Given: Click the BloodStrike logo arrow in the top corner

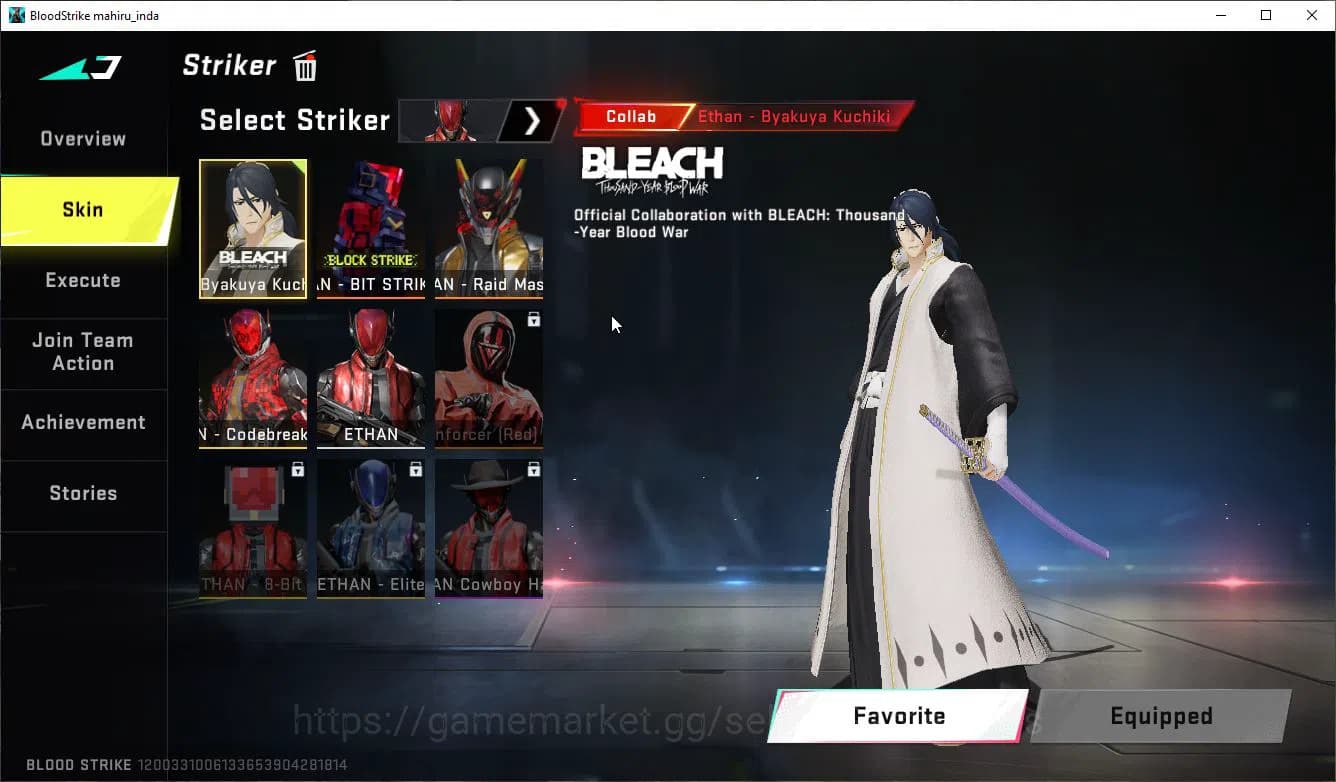Looking at the screenshot, I should (80, 67).
